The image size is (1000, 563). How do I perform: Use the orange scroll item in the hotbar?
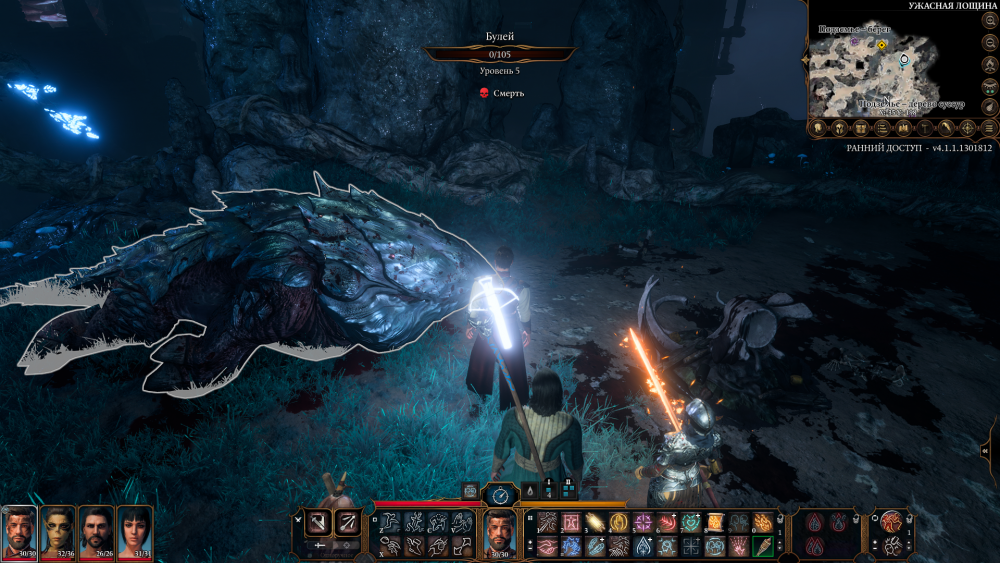[x=717, y=521]
